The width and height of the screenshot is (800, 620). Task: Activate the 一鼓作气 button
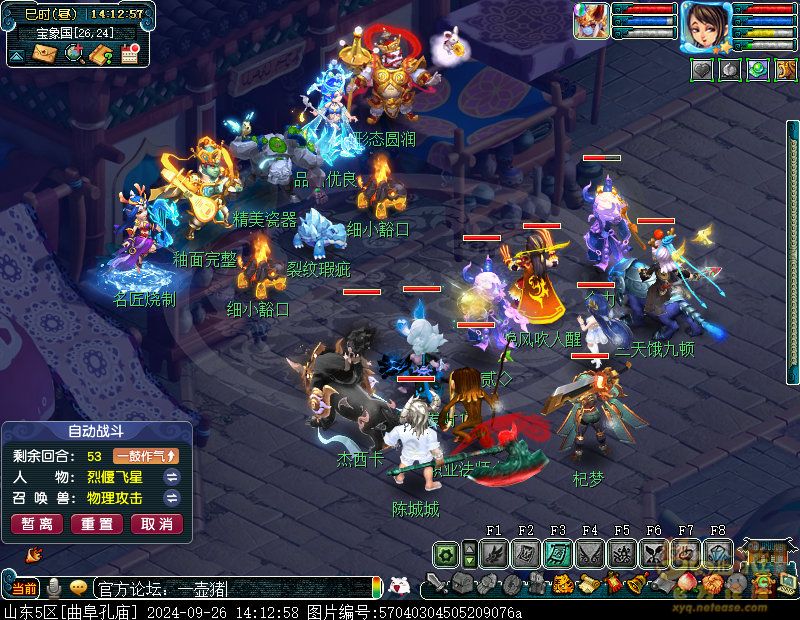pos(146,456)
